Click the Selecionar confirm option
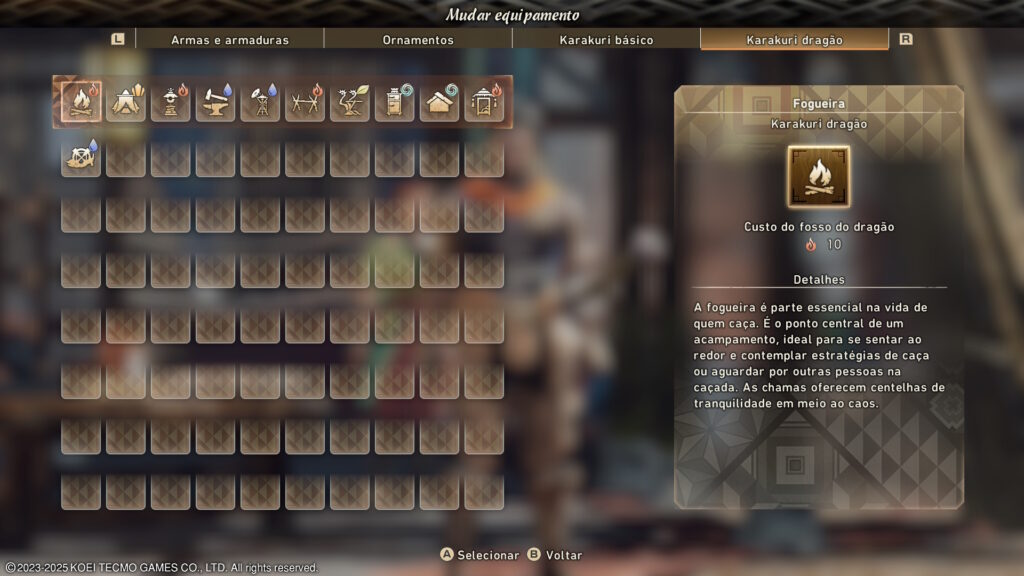Viewport: 1024px width, 576px height. pos(480,555)
